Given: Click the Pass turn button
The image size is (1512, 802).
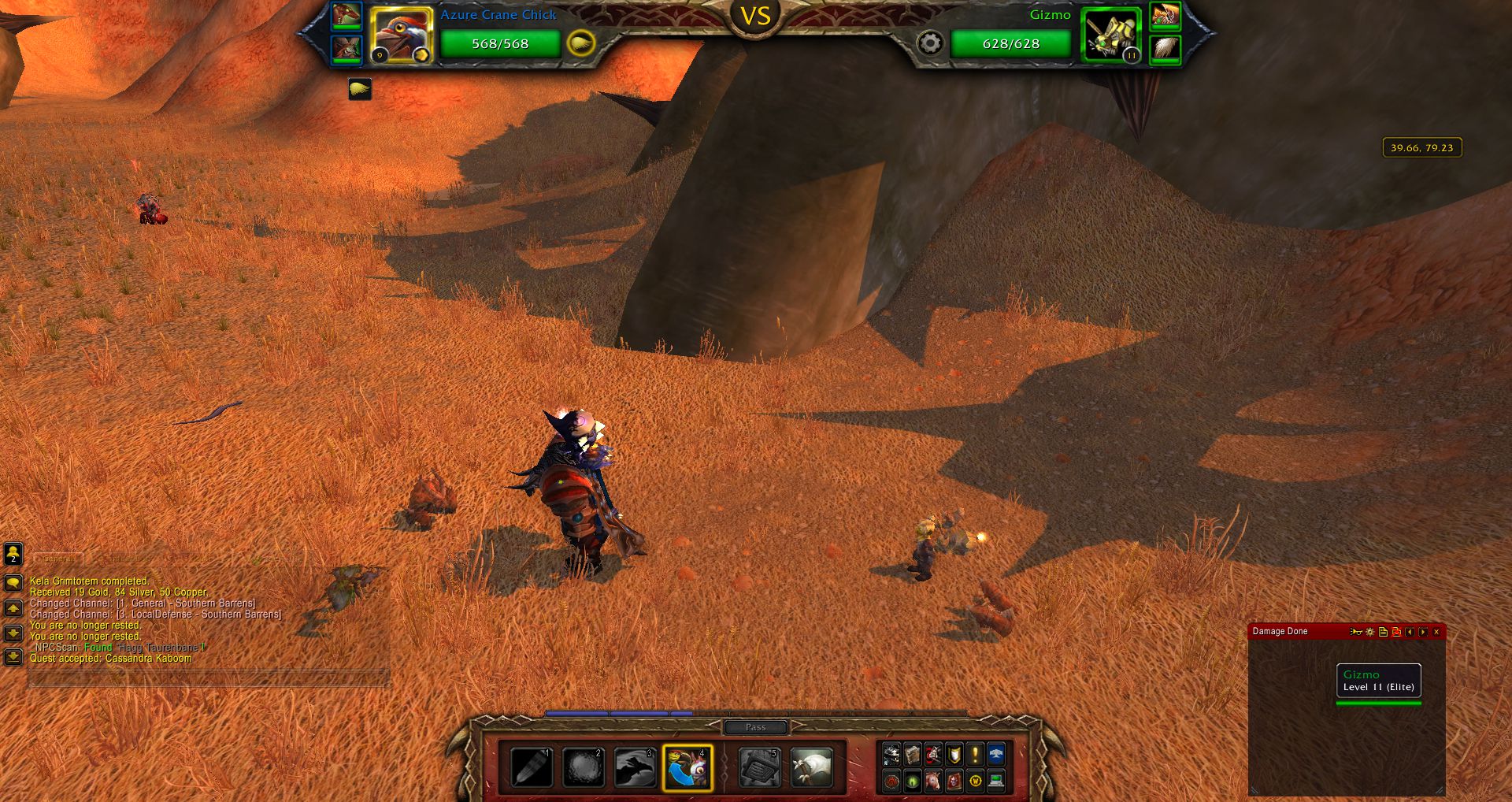Looking at the screenshot, I should click(x=755, y=727).
